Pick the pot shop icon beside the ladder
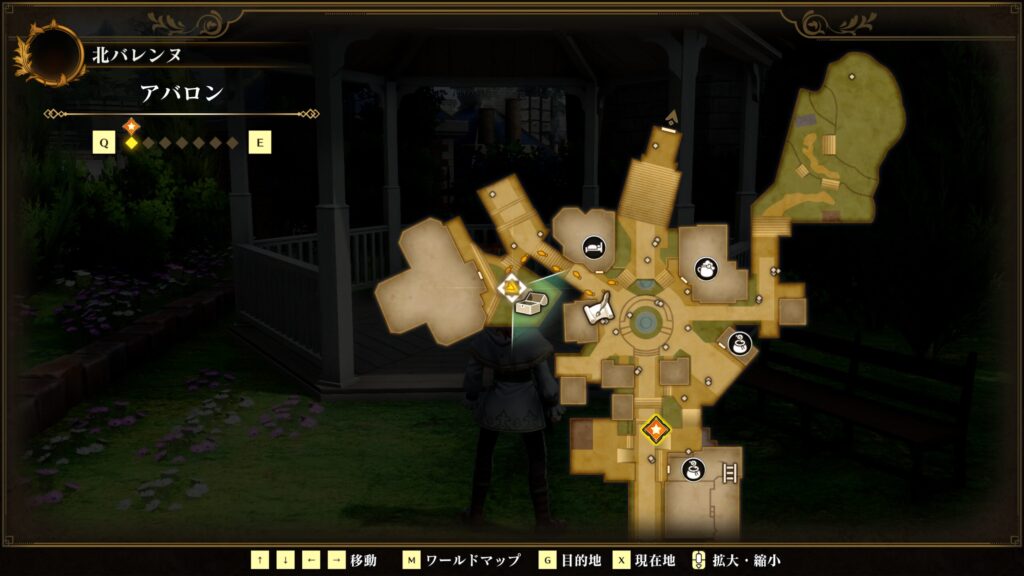Image resolution: width=1024 pixels, height=576 pixels. click(693, 469)
